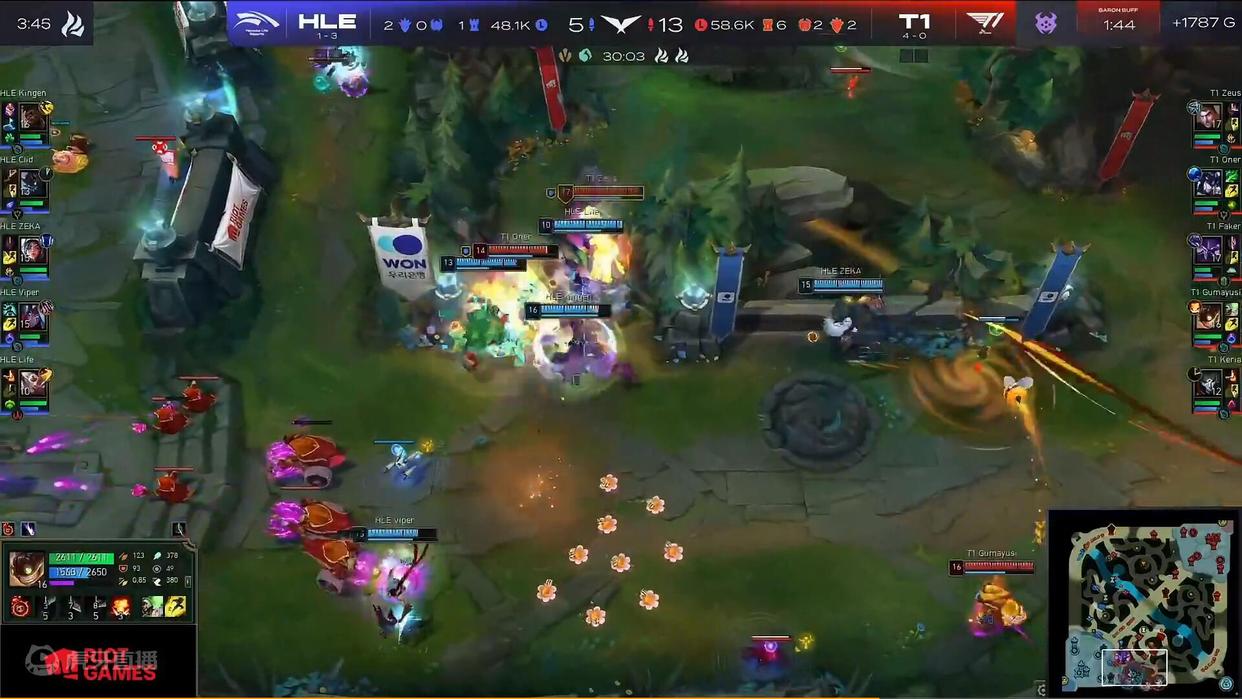Select HLE Viper's champion portrait
This screenshot has width=1242, height=699.
32,316
